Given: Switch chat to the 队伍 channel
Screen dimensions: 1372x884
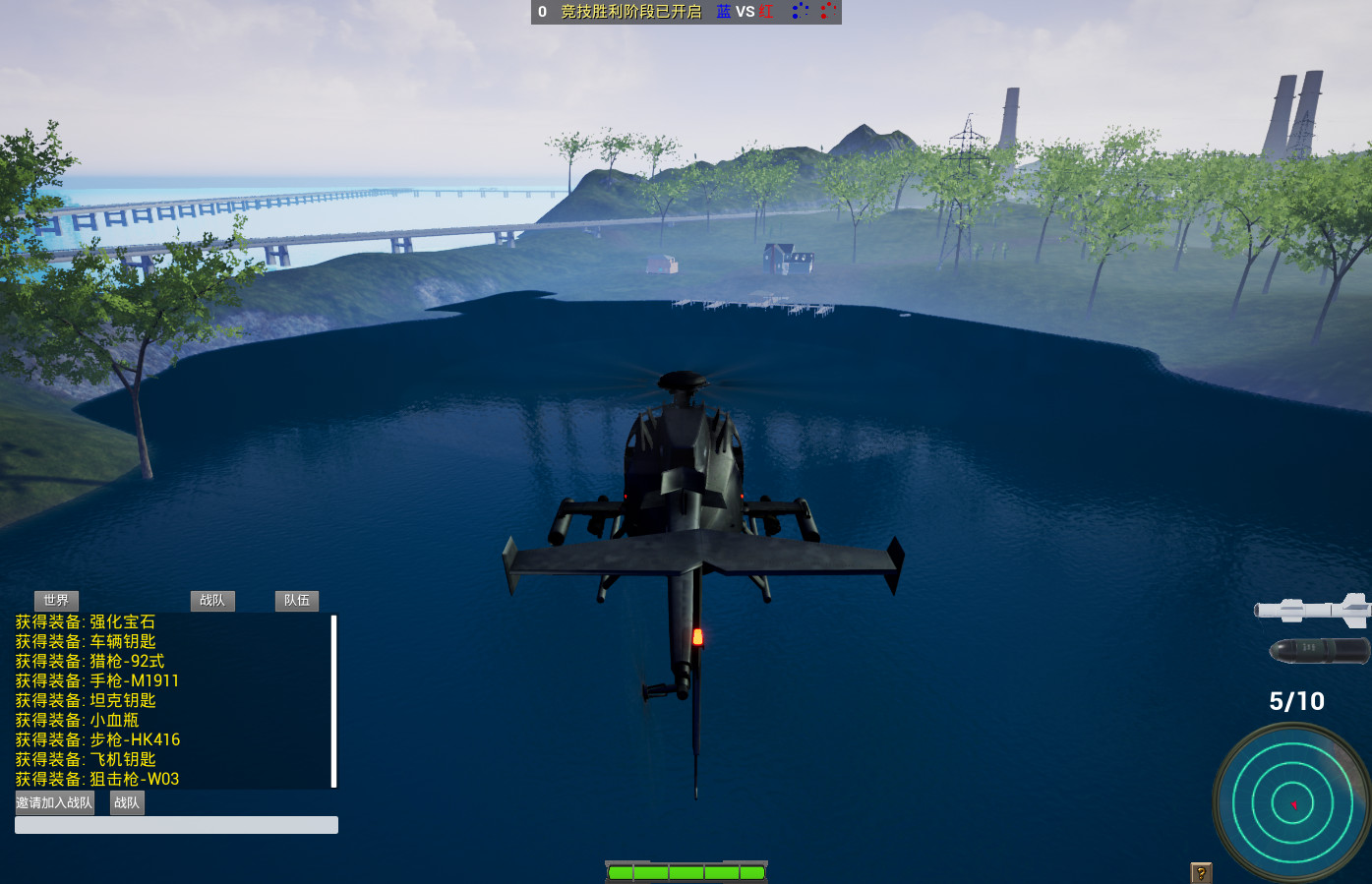Looking at the screenshot, I should click(296, 601).
